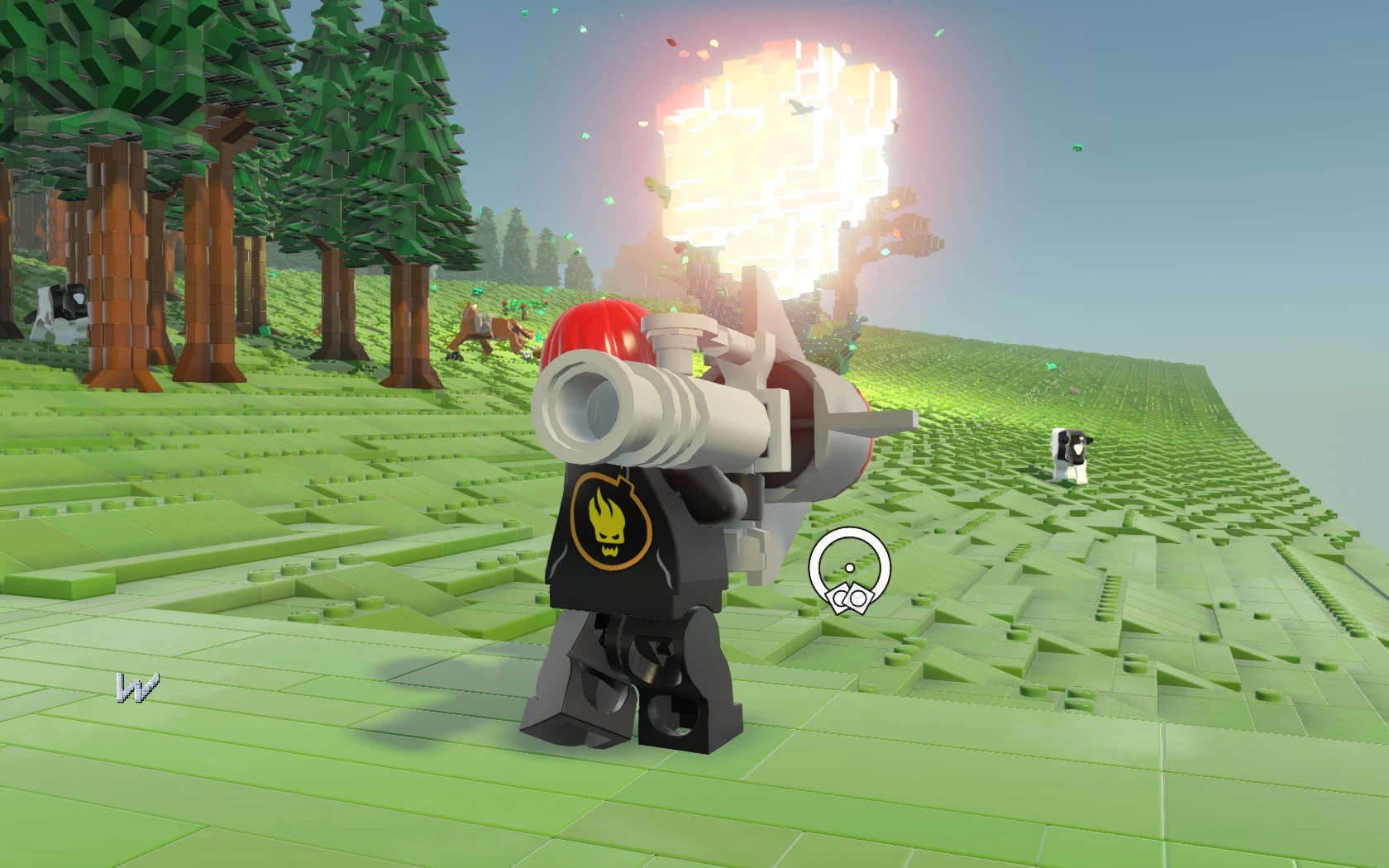This screenshot has height=868, width=1389.
Task: Click the overlapping brick cards below the reticle
Action: pos(852,599)
